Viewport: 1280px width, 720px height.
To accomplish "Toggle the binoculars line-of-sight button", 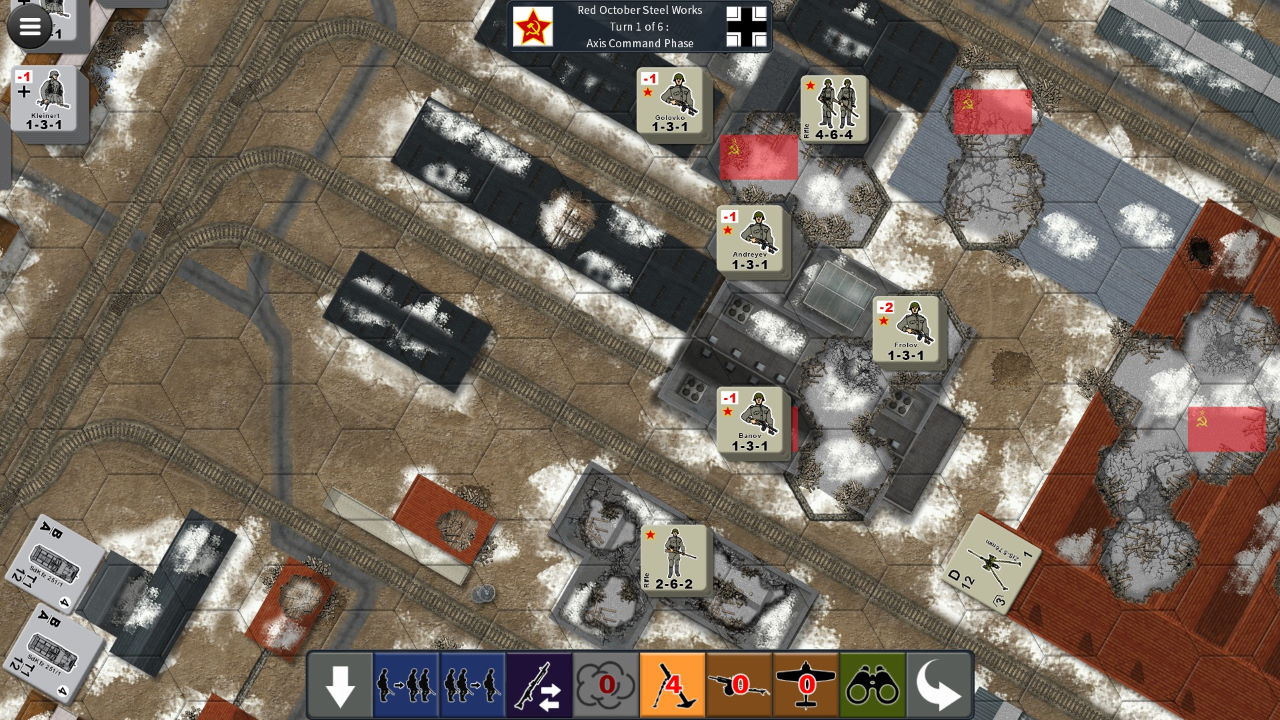I will pos(872,686).
